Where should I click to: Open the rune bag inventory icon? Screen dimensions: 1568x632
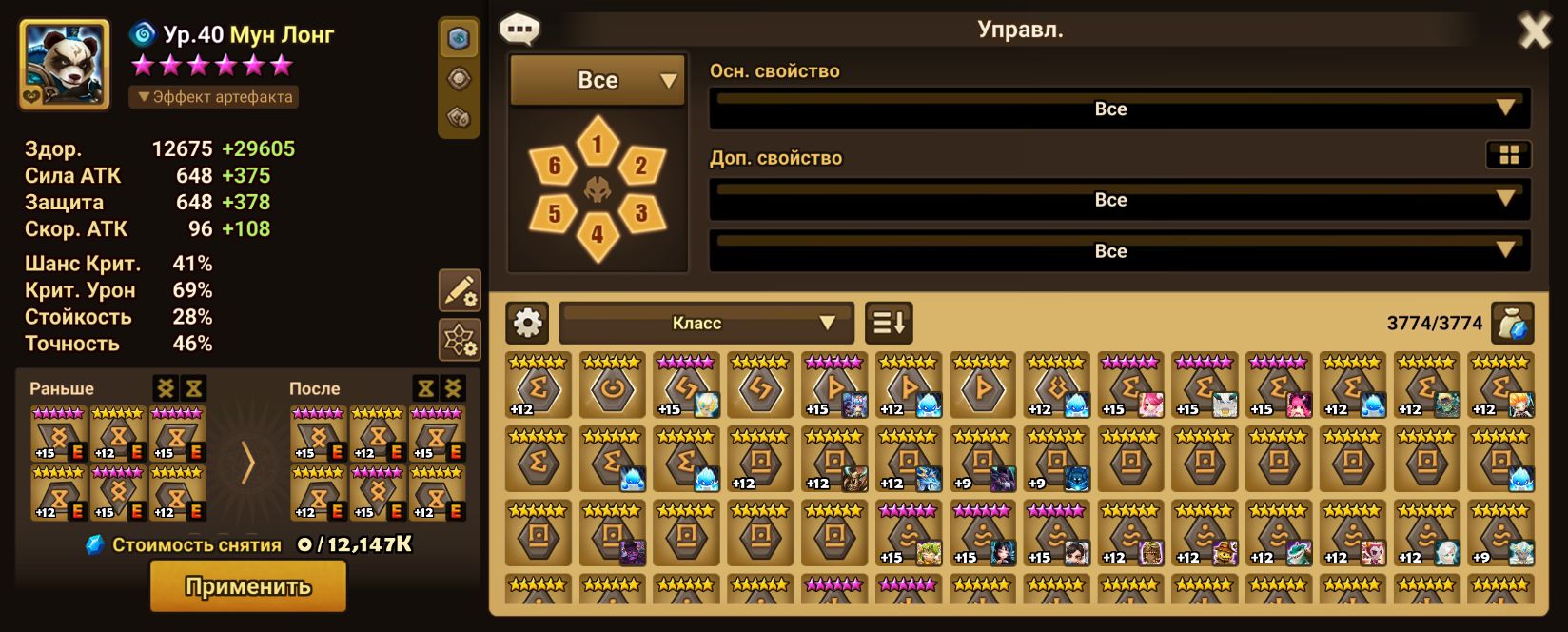click(1512, 324)
